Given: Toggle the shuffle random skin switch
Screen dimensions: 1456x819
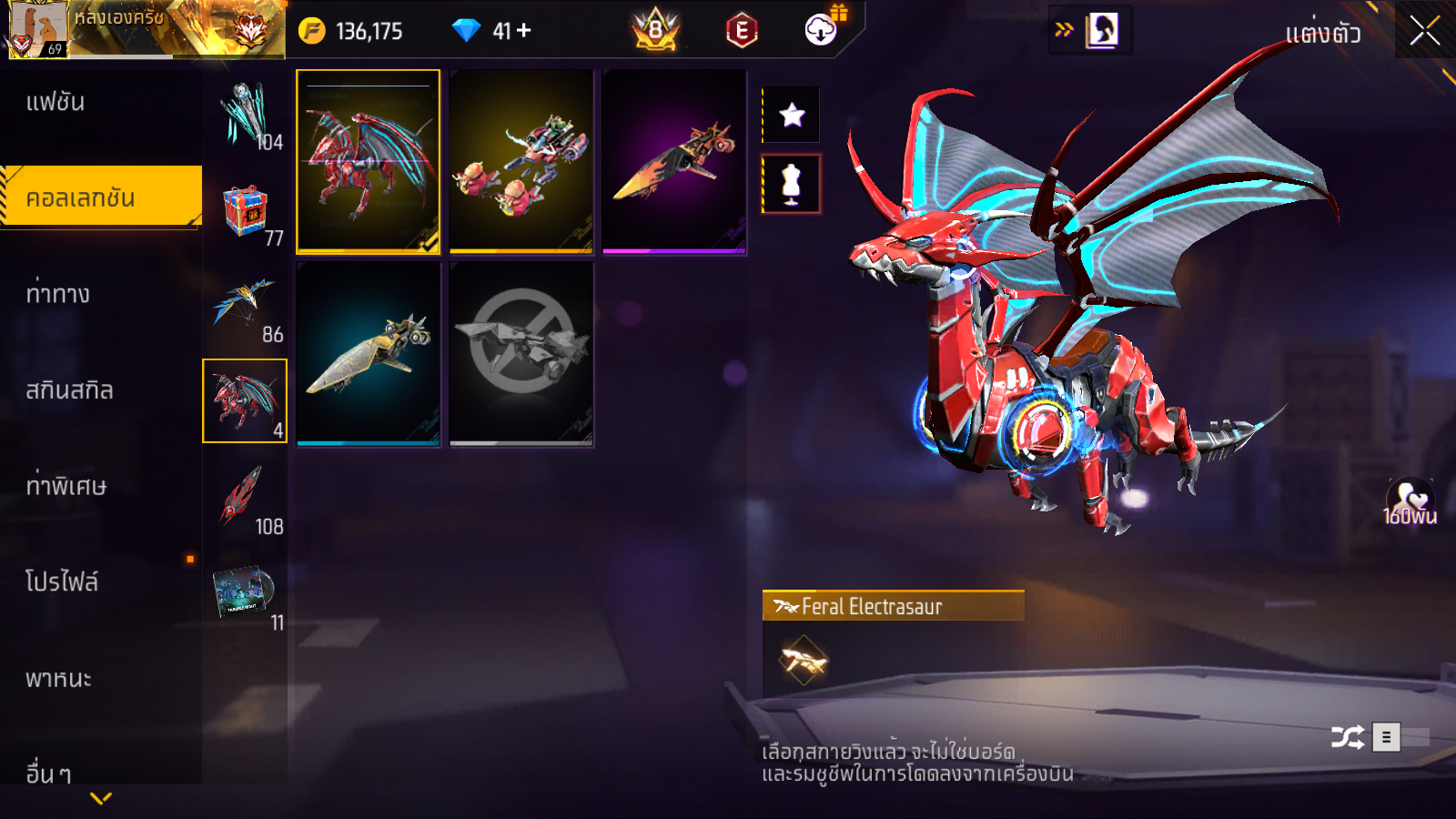Looking at the screenshot, I should [x=1403, y=736].
